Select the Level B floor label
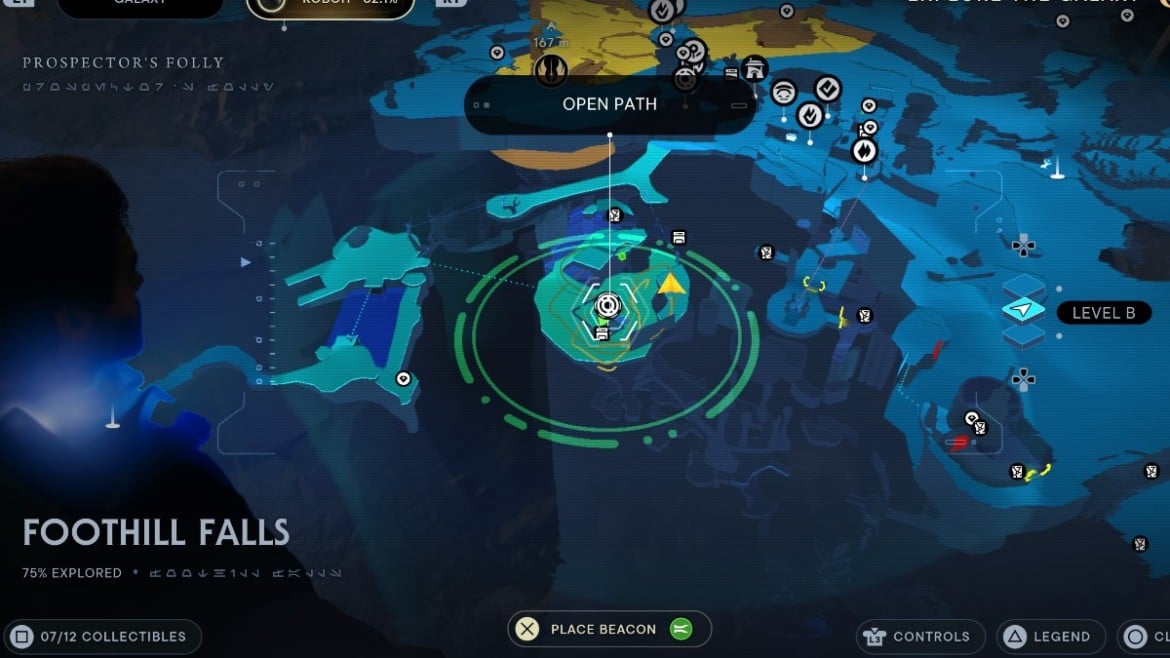 (x=1103, y=313)
